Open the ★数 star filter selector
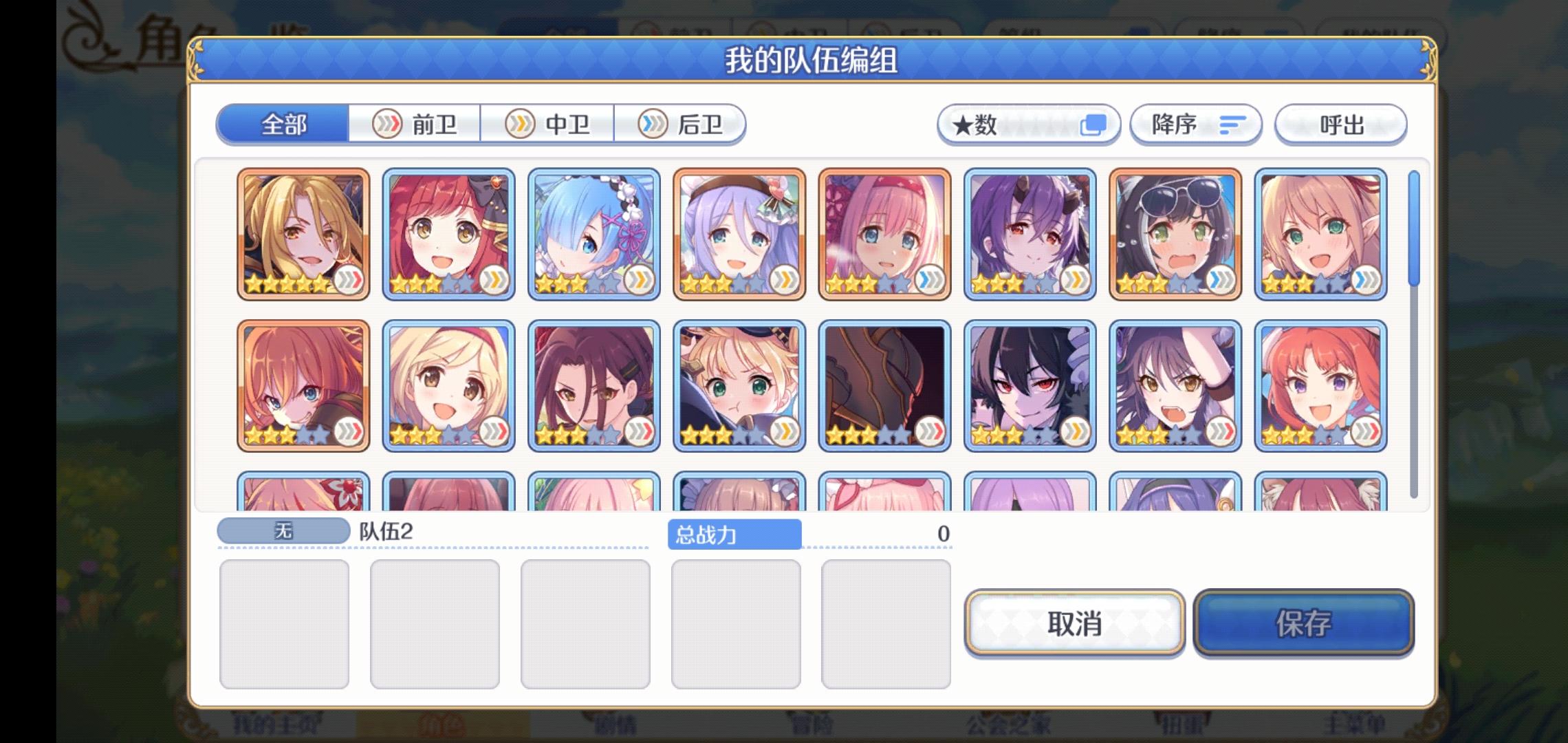 coord(1028,125)
